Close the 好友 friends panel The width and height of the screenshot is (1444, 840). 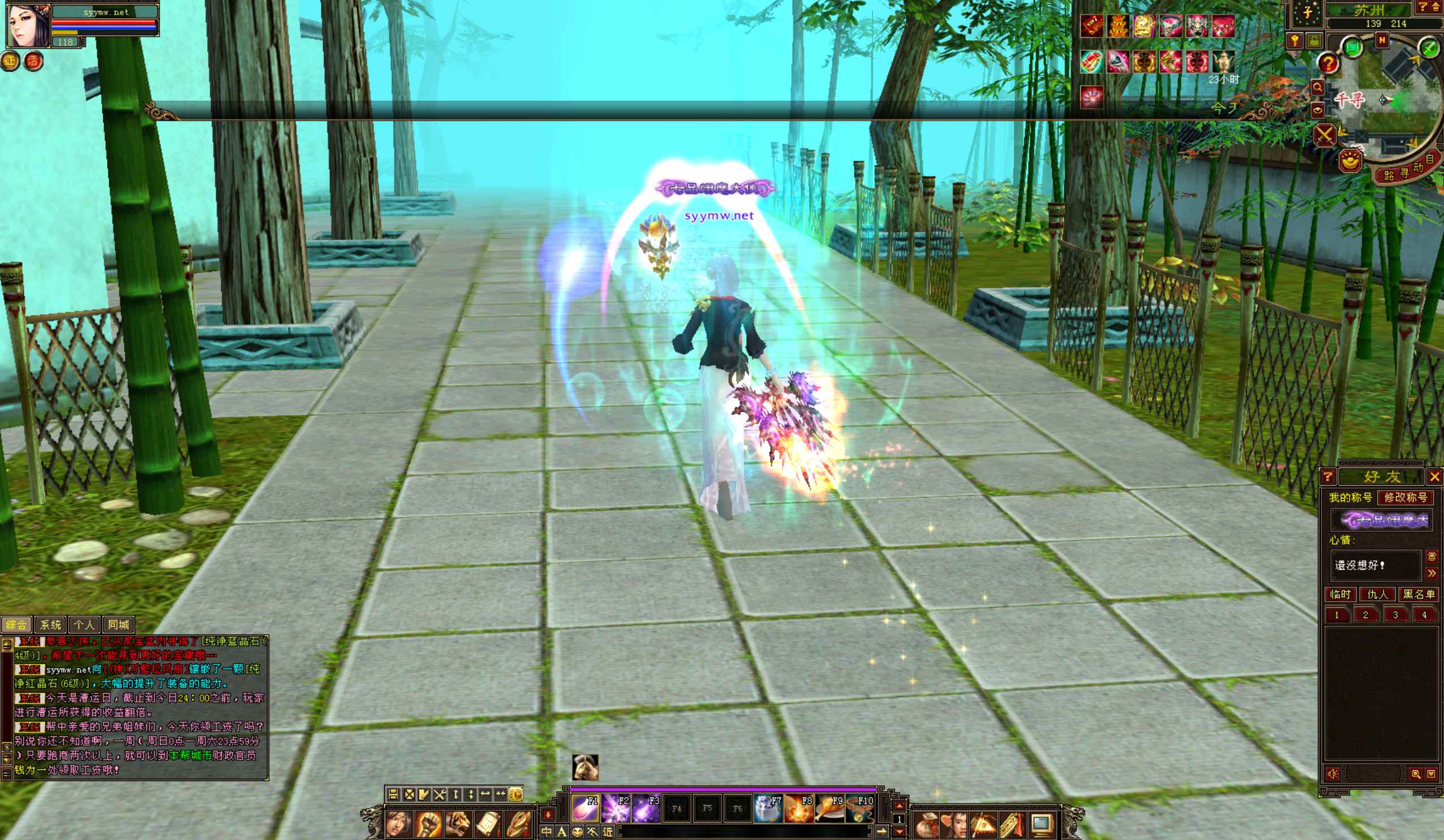[x=1434, y=477]
